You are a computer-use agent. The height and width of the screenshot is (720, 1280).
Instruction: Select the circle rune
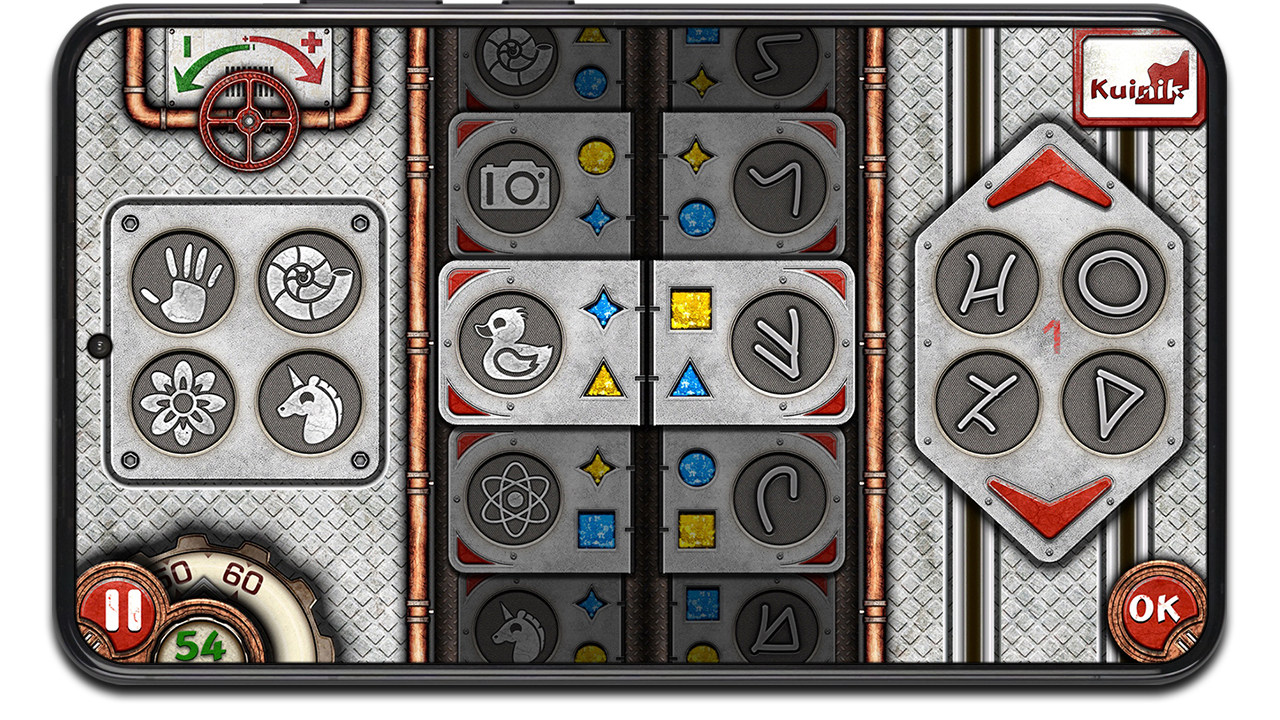[1112, 281]
